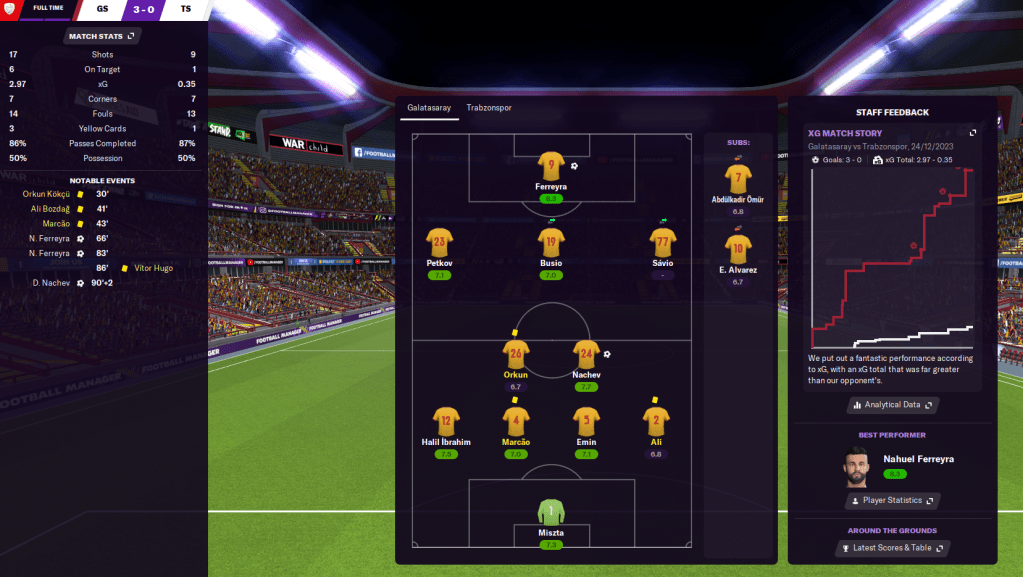Switch to the Trabzonspor lineup tab

pyautogui.click(x=489, y=107)
